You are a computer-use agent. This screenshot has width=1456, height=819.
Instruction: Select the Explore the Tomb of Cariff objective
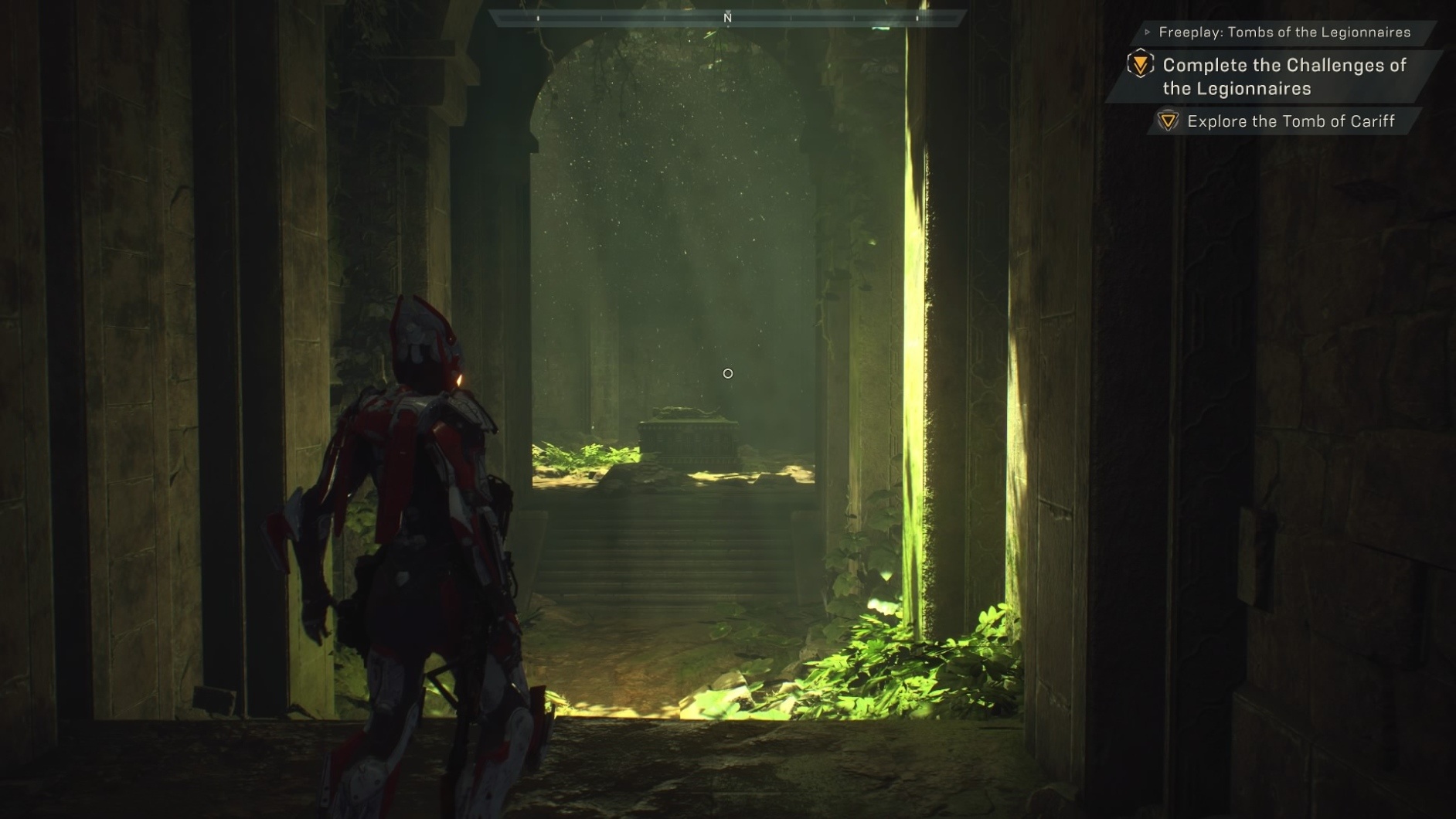[x=1290, y=121]
